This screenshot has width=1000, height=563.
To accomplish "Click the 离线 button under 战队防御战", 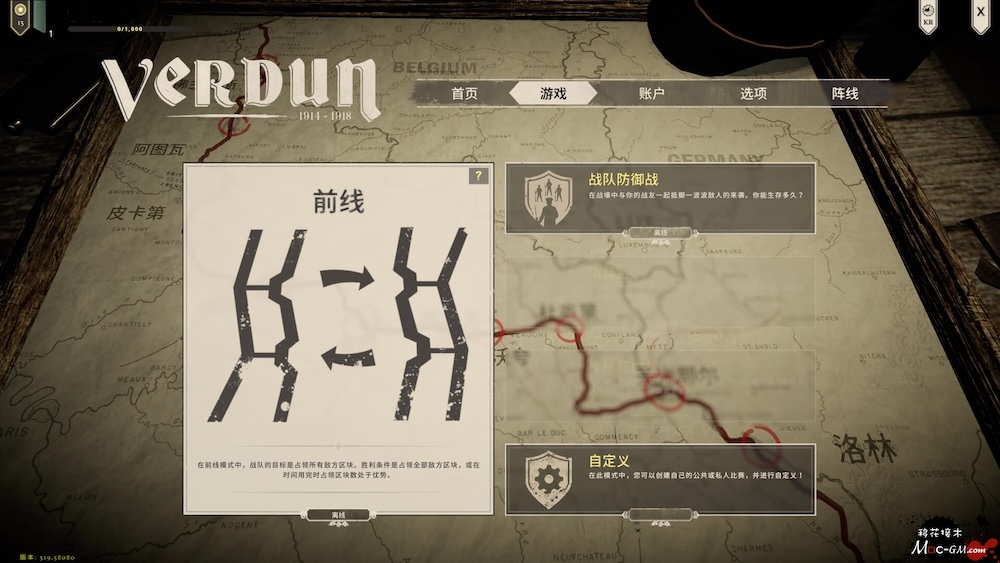I will point(660,232).
